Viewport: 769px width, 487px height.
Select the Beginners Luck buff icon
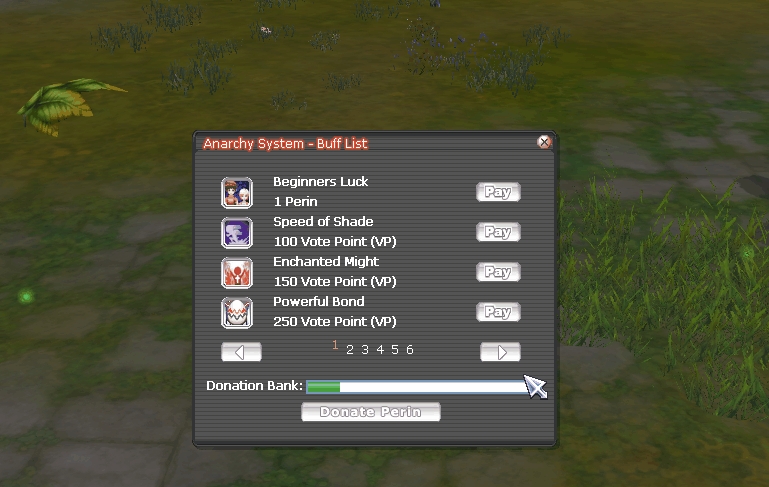(x=237, y=192)
